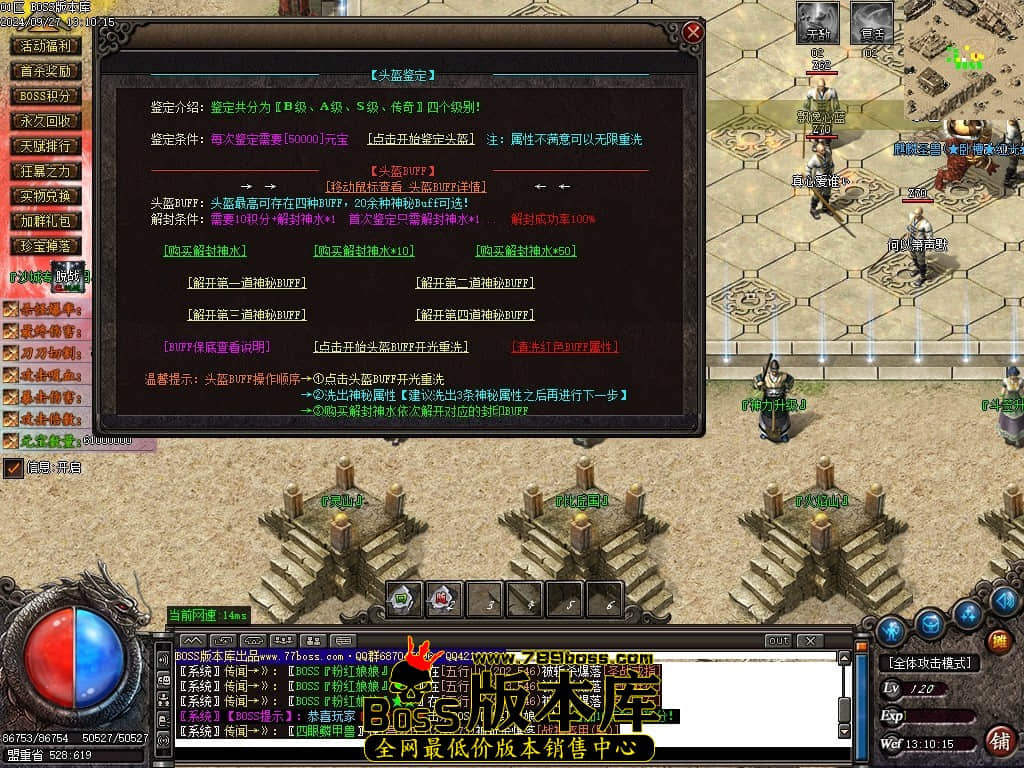1024x768 pixels.
Task: Buy 解封神水*50 pack
Action: click(525, 251)
